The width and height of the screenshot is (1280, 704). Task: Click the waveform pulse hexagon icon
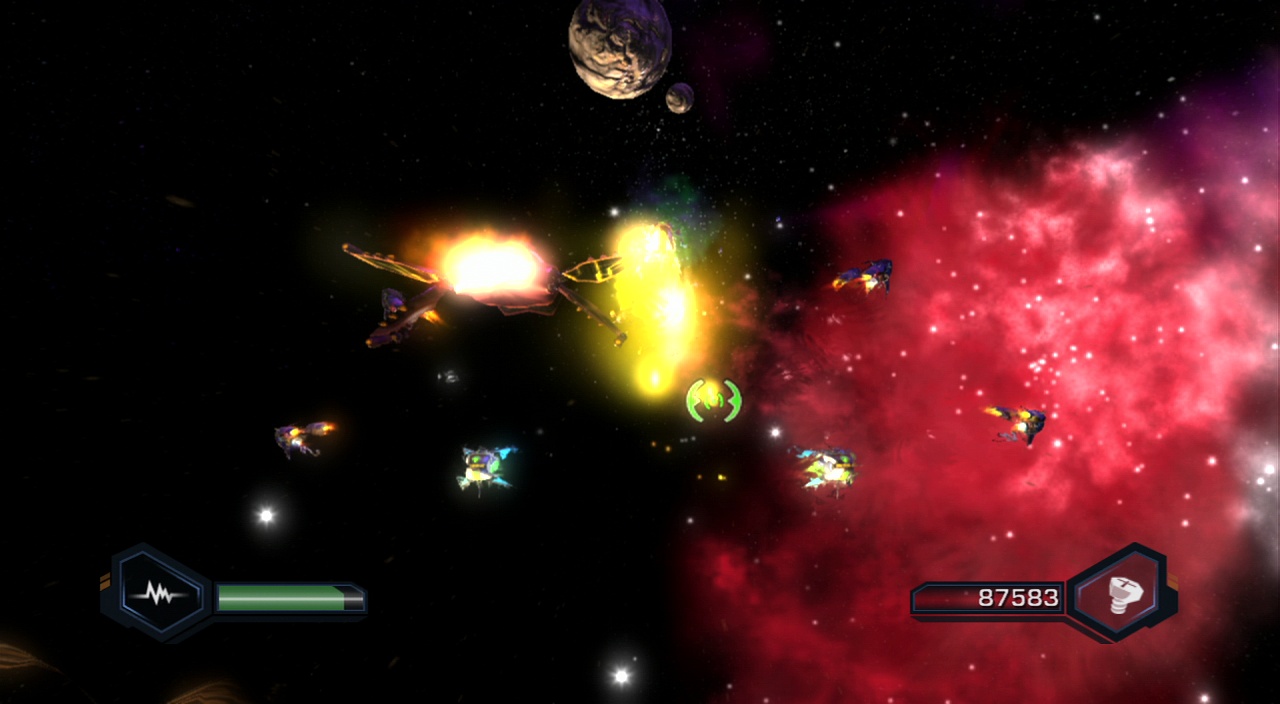pos(157,595)
